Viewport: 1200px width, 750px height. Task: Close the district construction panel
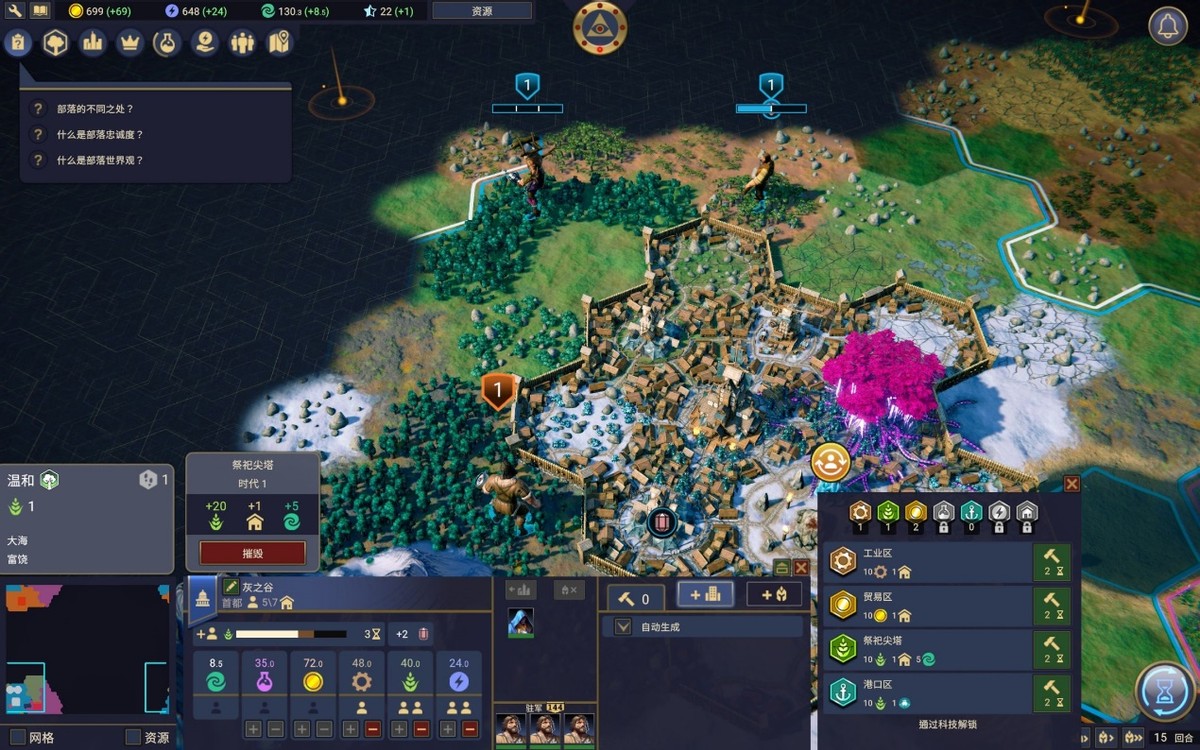(x=1072, y=484)
